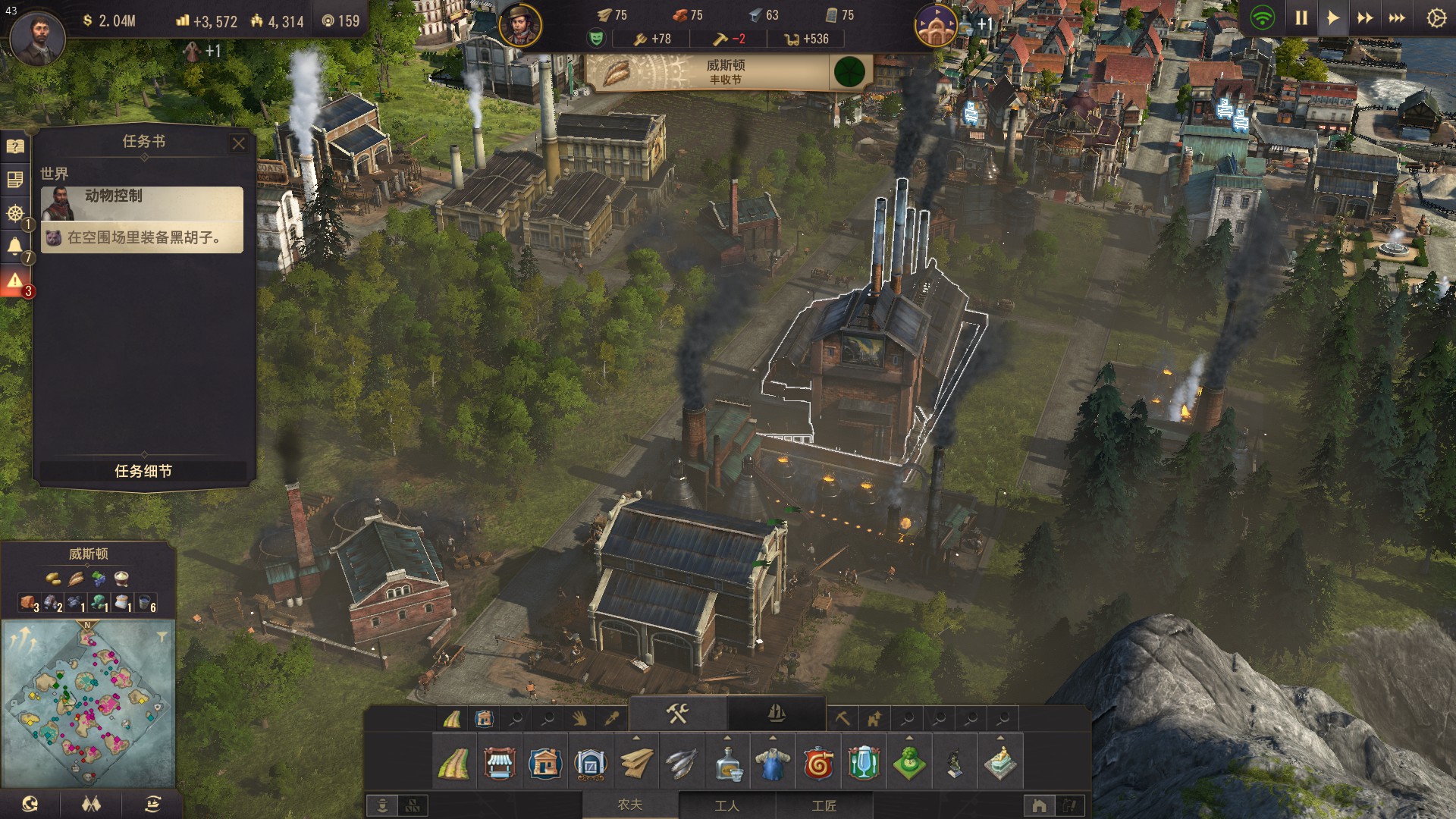1456x819 pixels.
Task: Choose the market stall building
Action: 499,764
